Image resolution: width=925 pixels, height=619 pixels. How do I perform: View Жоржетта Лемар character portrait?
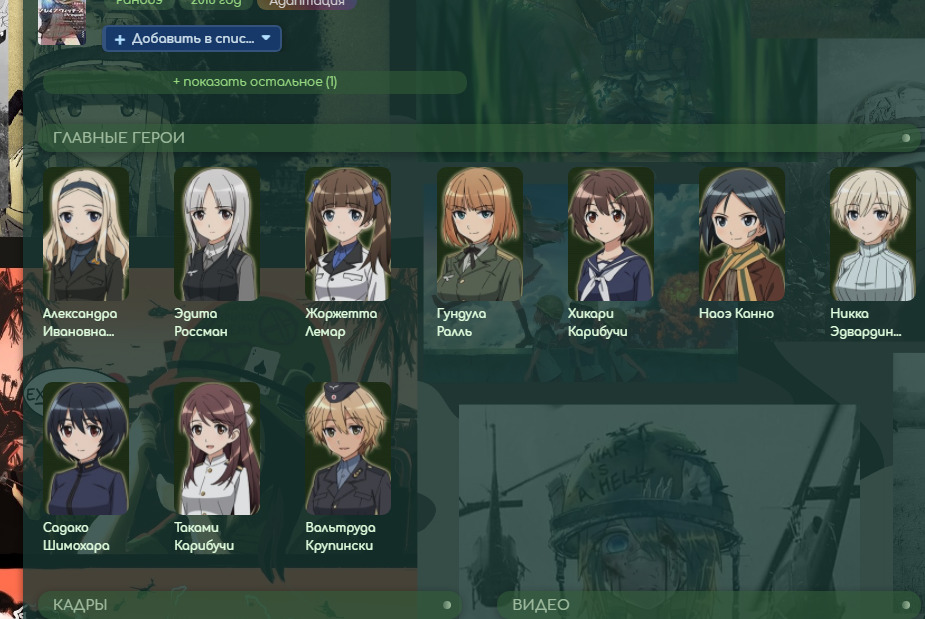pyautogui.click(x=348, y=234)
